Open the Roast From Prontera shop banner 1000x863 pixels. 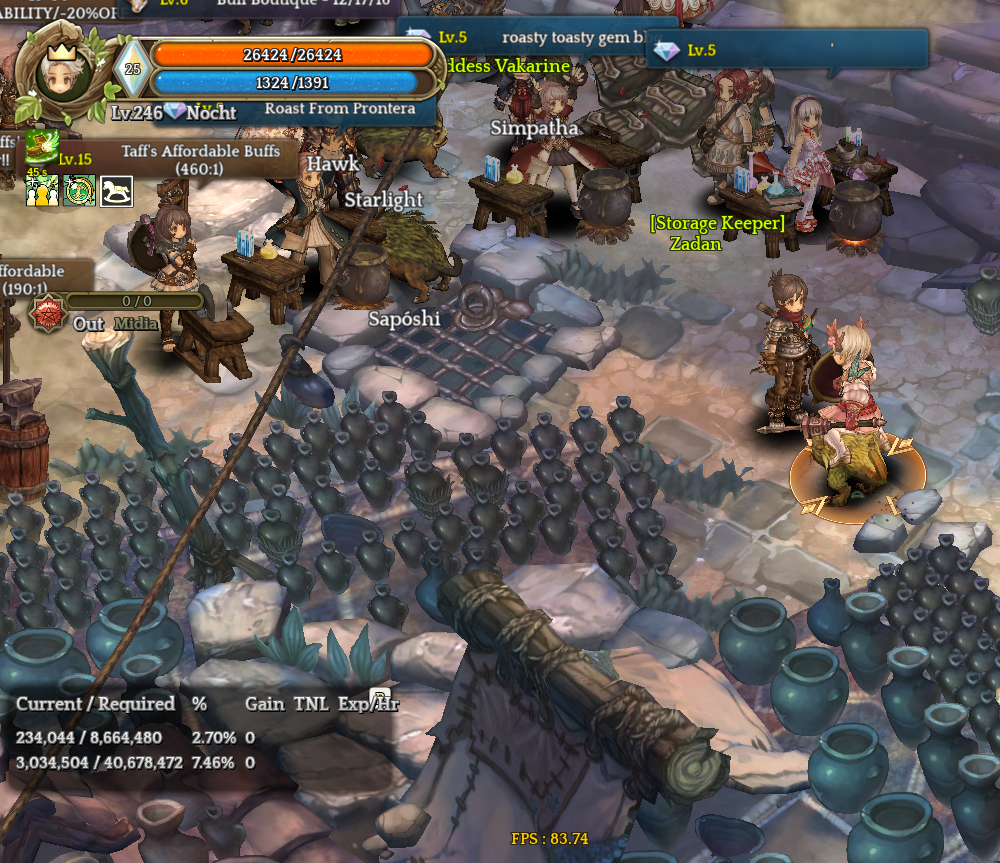(340, 109)
